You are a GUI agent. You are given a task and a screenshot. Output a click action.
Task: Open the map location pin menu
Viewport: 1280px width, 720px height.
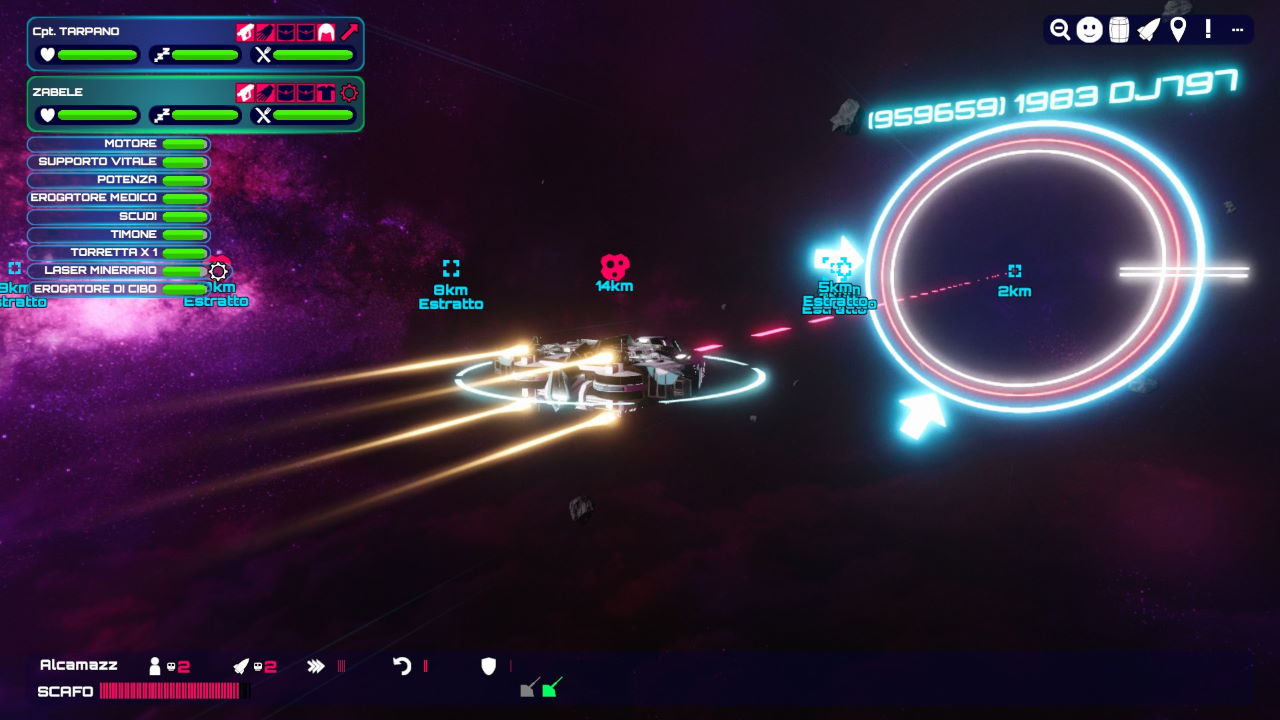(1178, 30)
